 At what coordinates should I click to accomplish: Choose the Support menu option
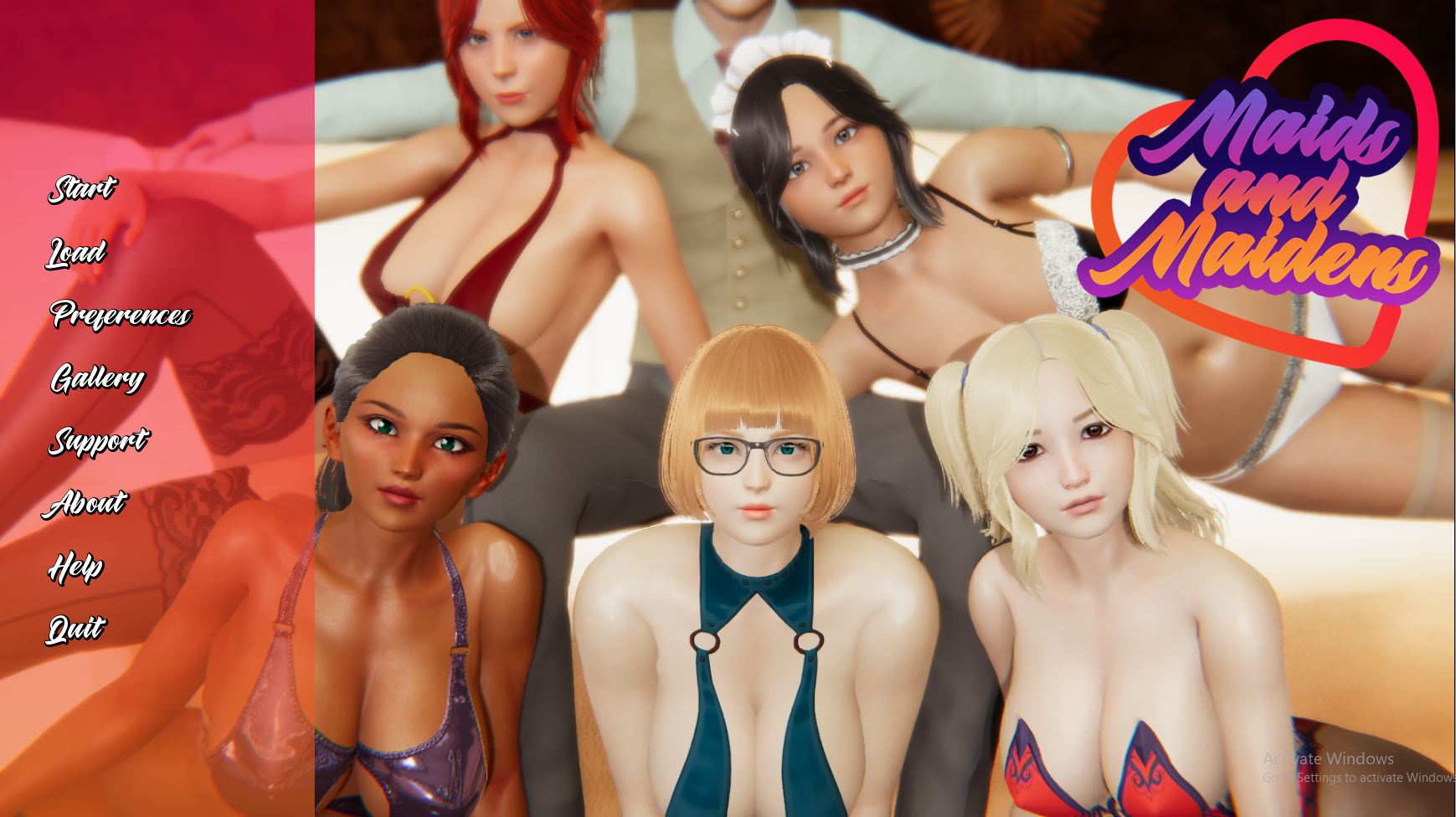point(98,441)
